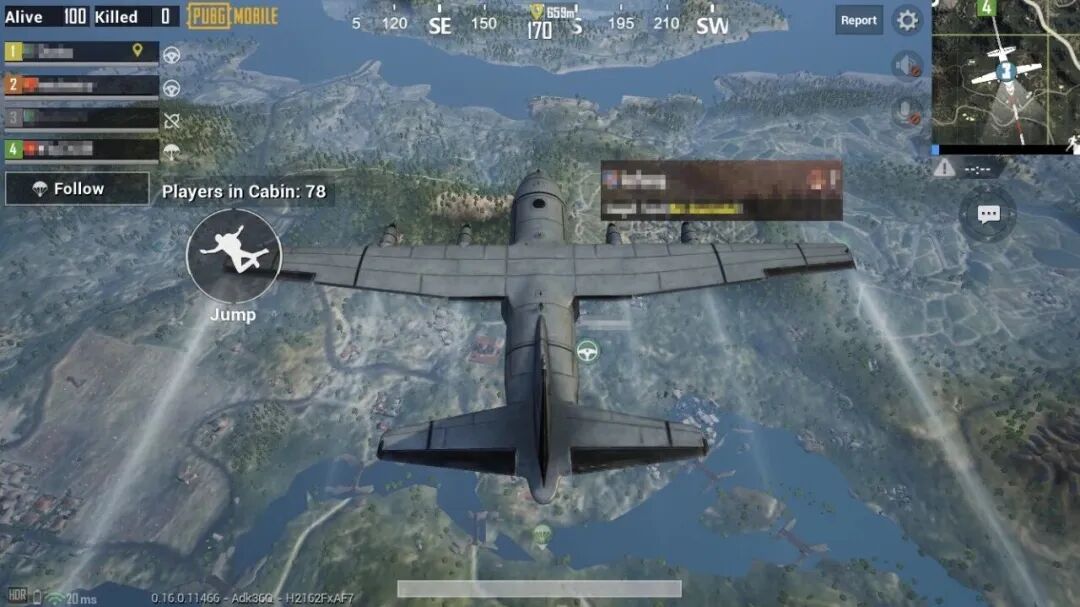The image size is (1080, 607).
Task: Open the settings gear menu
Action: 907,20
